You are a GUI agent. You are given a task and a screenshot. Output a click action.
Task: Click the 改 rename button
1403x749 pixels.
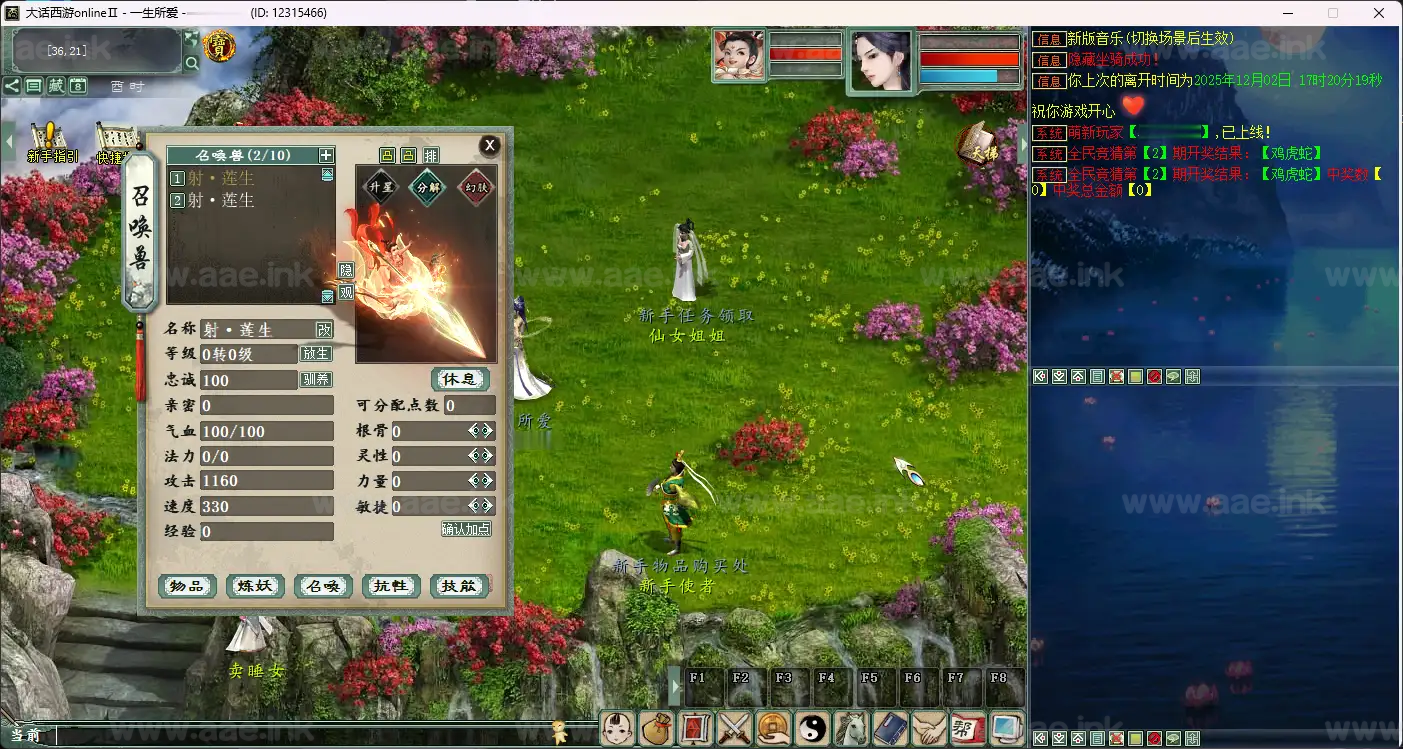click(x=324, y=329)
